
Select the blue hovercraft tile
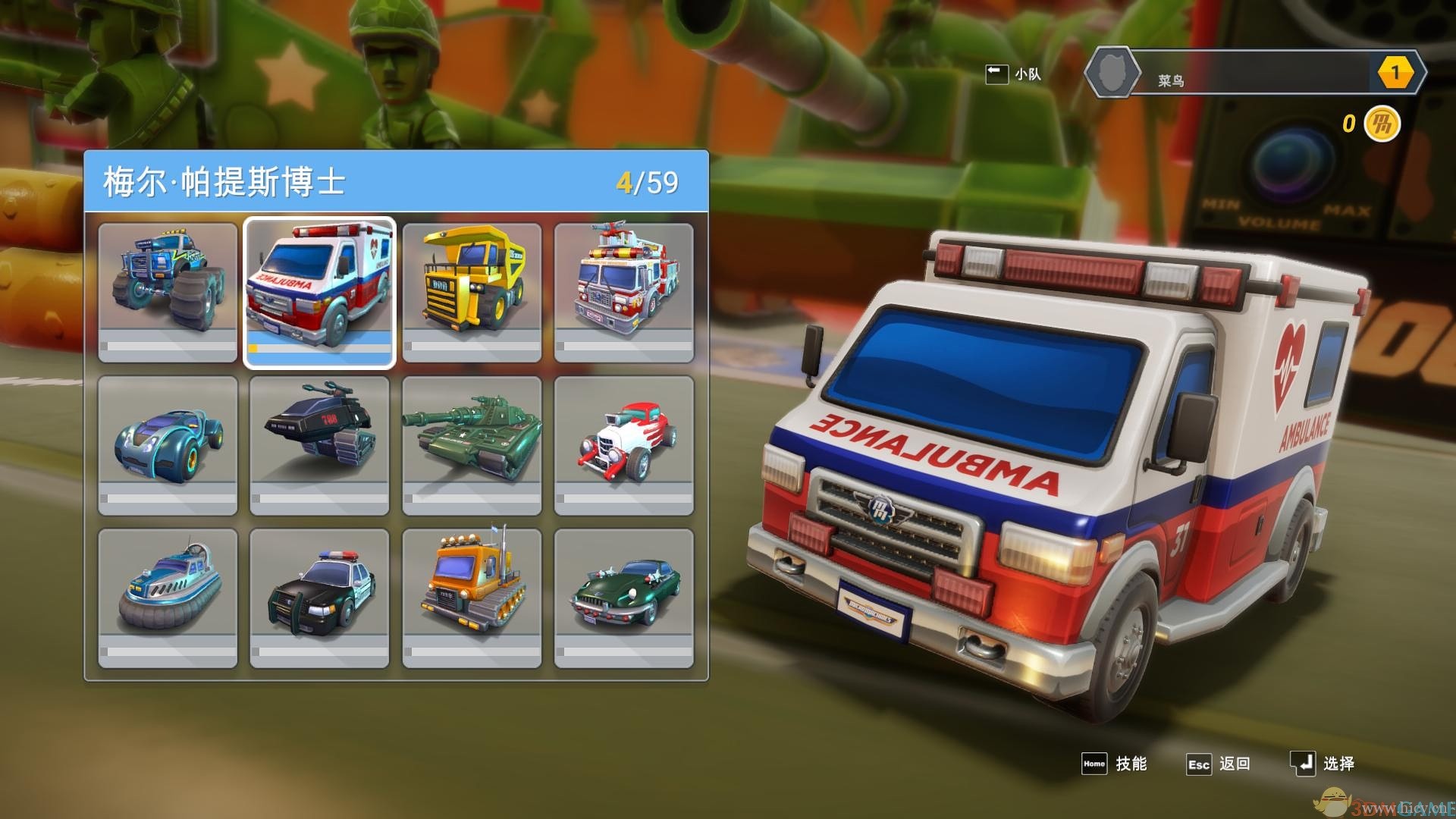pyautogui.click(x=168, y=598)
